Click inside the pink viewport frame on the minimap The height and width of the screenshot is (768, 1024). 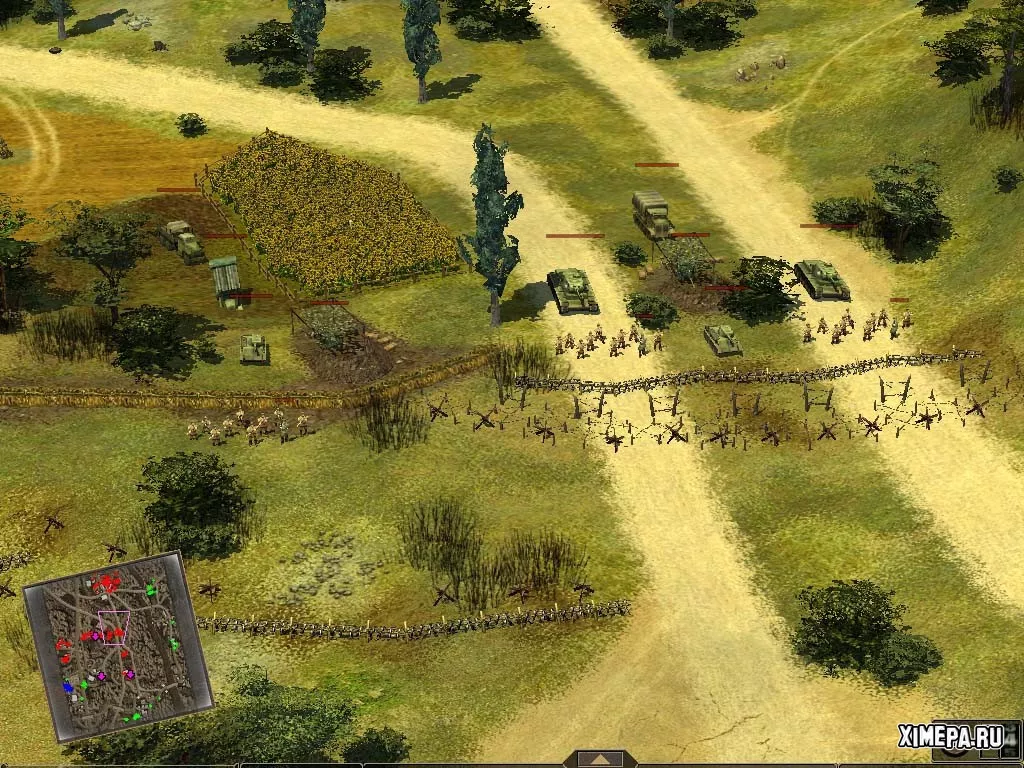pyautogui.click(x=113, y=627)
